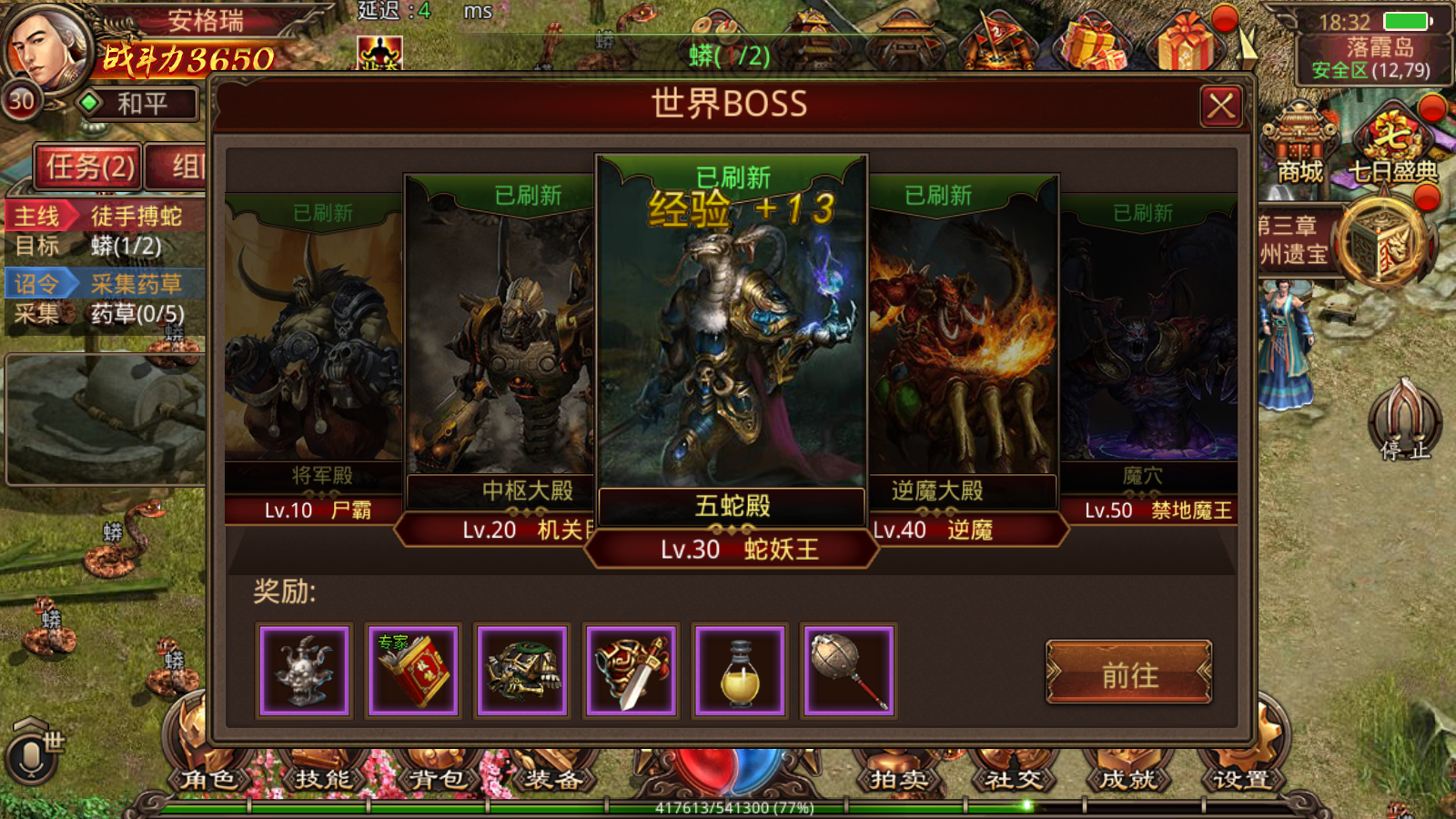View the mace weapon reward
This screenshot has height=819, width=1456.
pyautogui.click(x=849, y=672)
